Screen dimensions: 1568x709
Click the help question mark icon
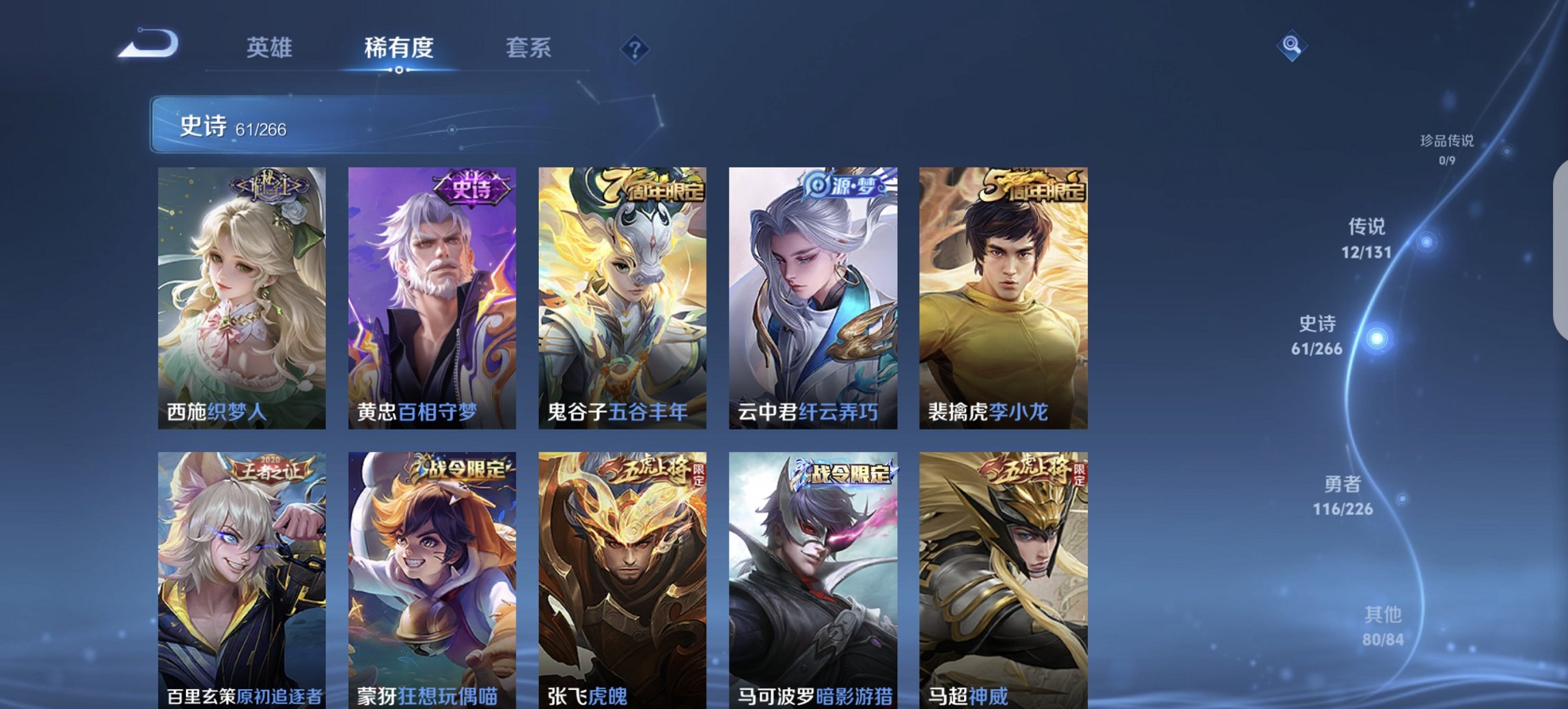point(634,49)
